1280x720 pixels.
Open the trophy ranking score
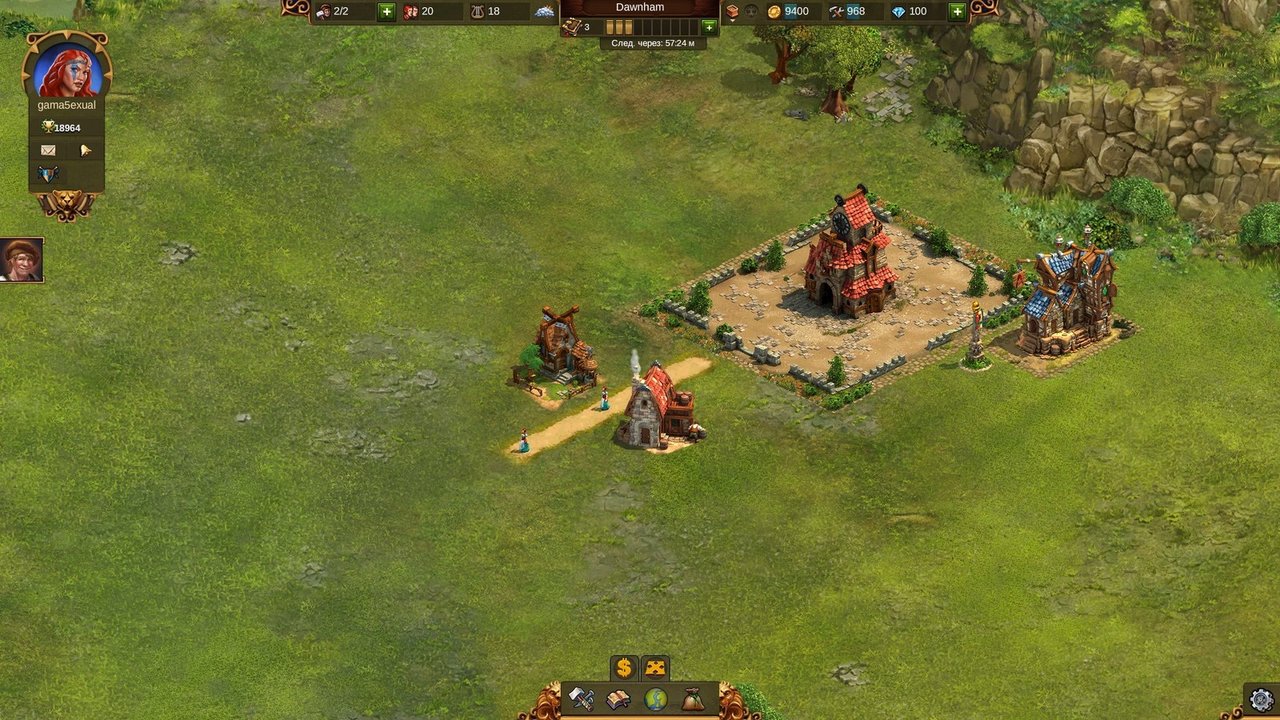pyautogui.click(x=62, y=128)
